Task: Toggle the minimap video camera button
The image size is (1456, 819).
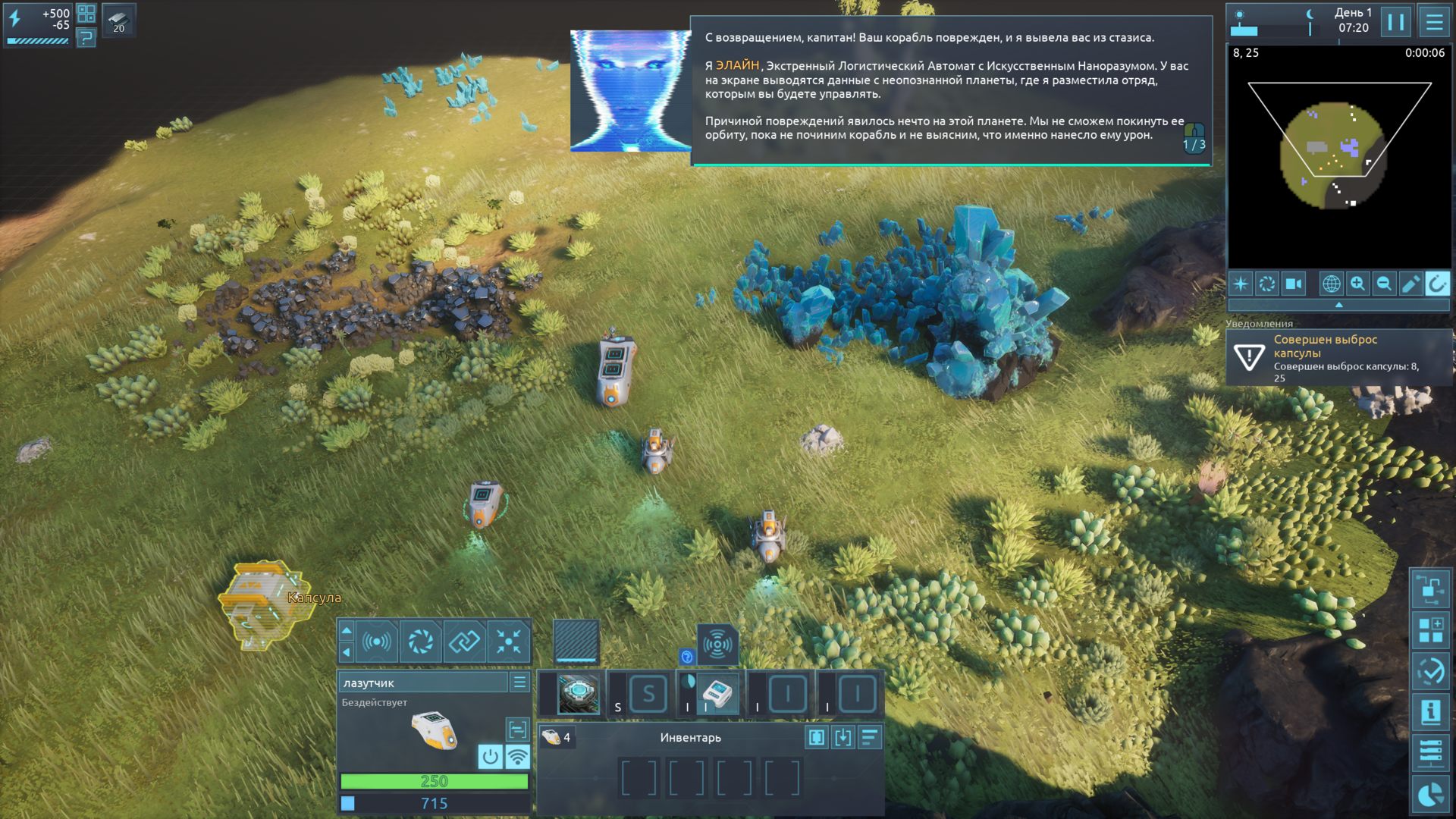Action: pyautogui.click(x=1293, y=284)
